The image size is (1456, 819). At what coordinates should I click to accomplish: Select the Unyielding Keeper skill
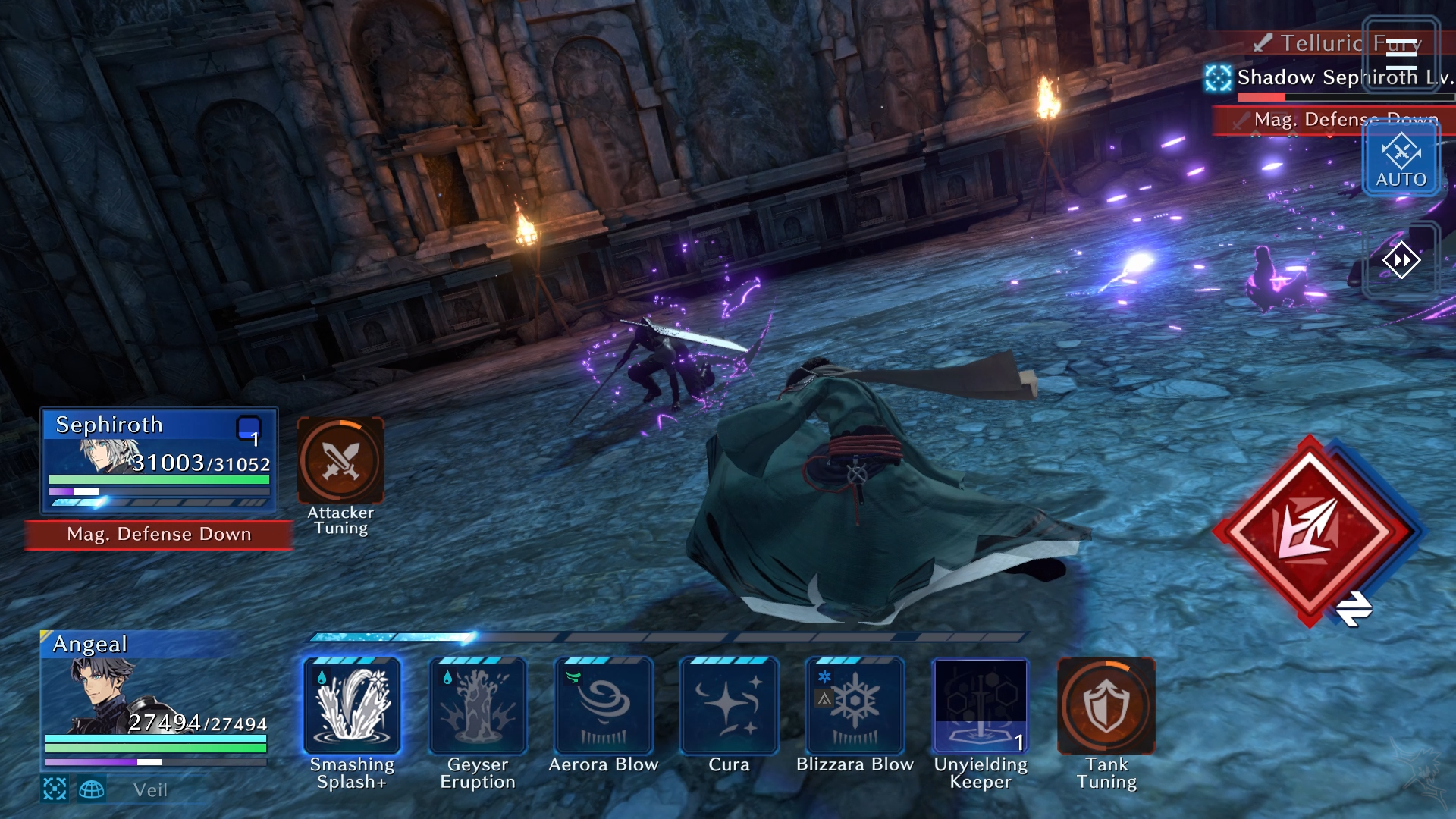(x=981, y=706)
